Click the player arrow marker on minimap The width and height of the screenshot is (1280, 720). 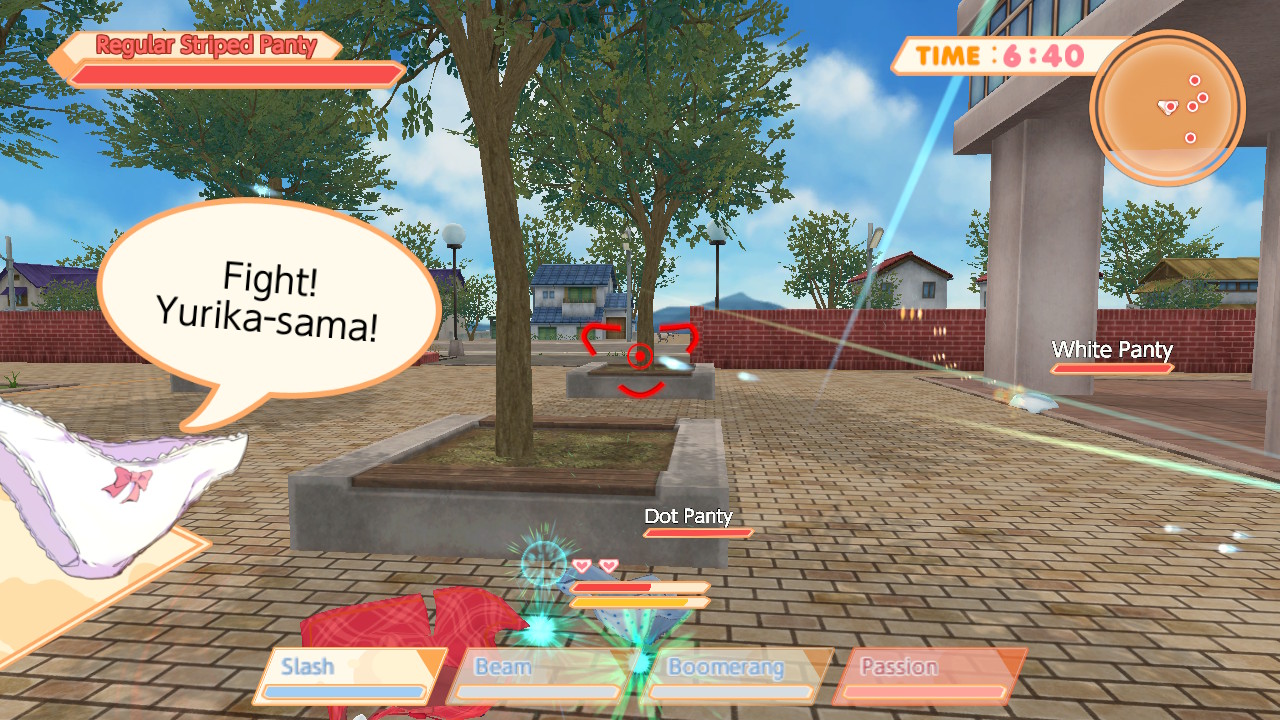click(x=1167, y=108)
